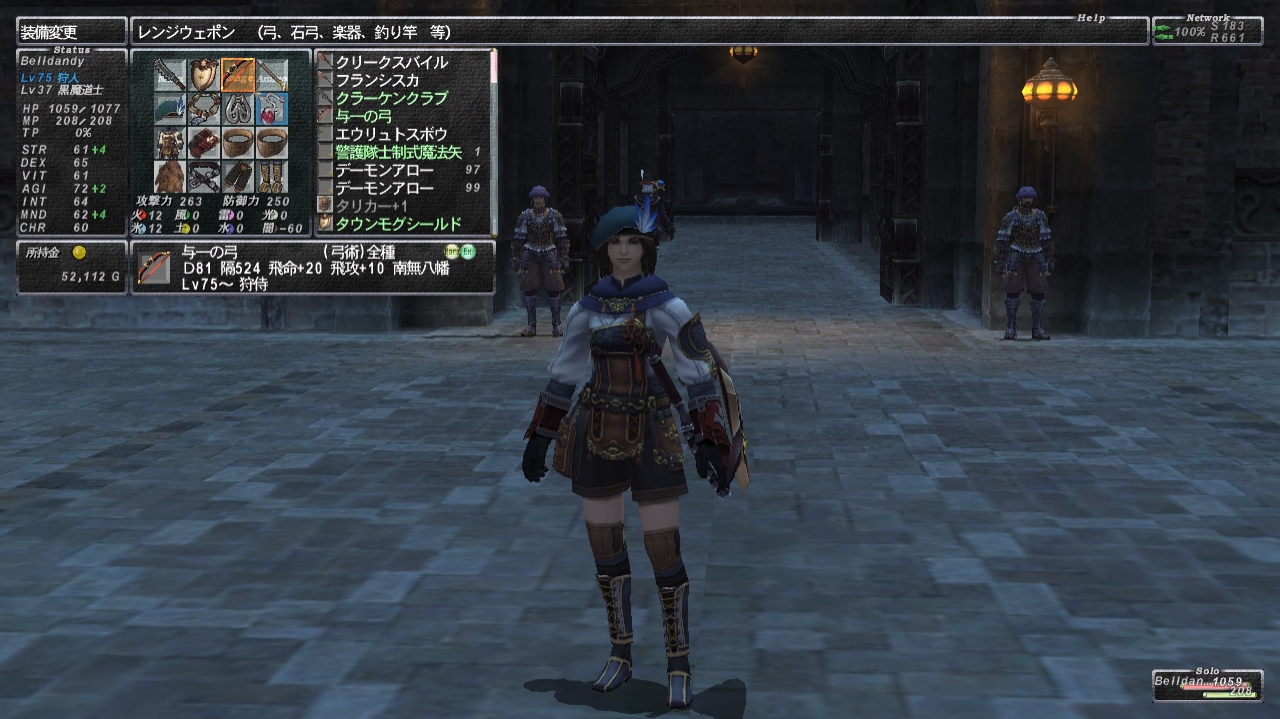Choose the red gem earring slot
Viewport: 1280px width, 719px height.
coord(271,109)
